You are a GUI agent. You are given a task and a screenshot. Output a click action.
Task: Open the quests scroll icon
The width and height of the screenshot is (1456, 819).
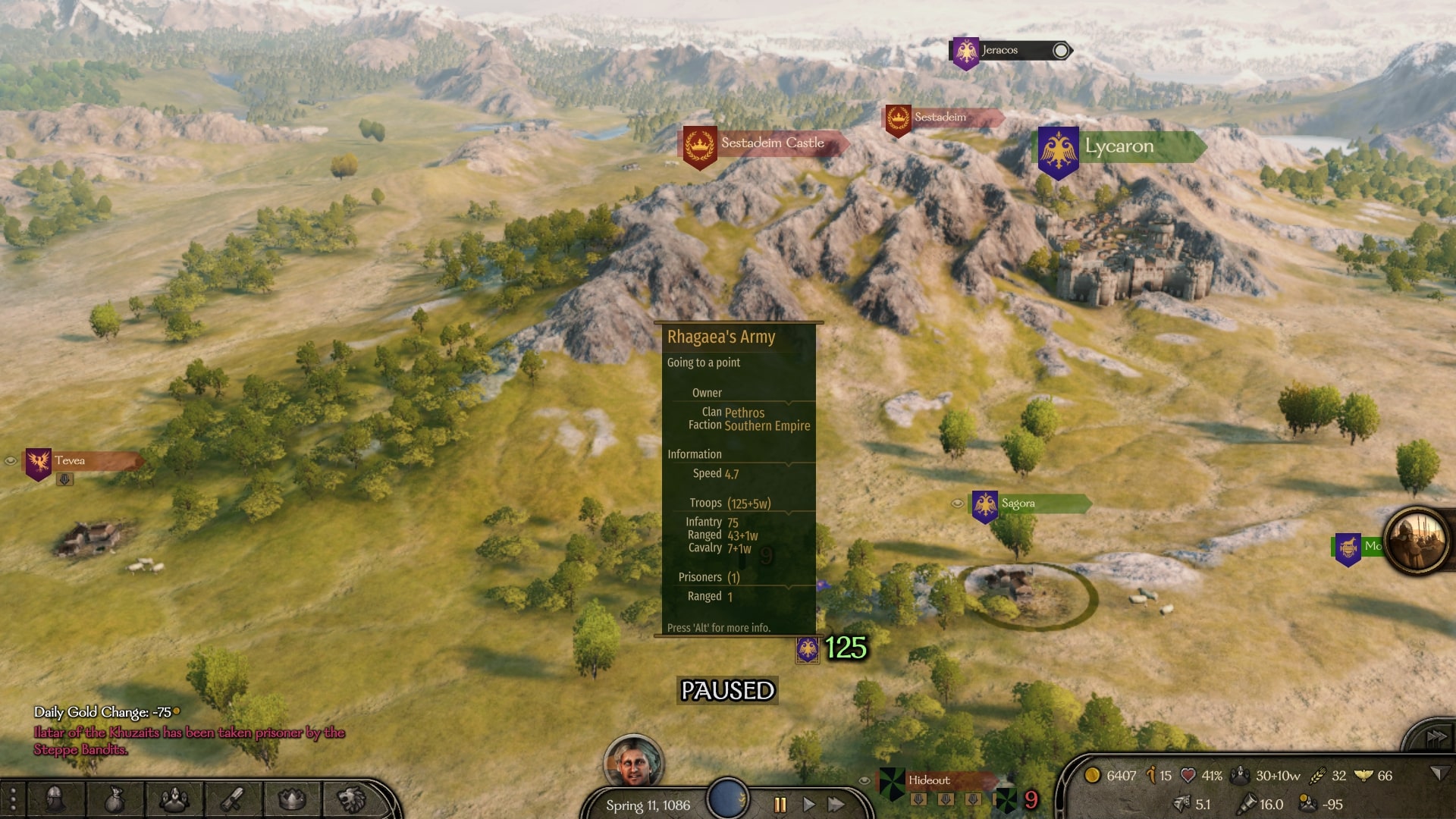tap(233, 799)
